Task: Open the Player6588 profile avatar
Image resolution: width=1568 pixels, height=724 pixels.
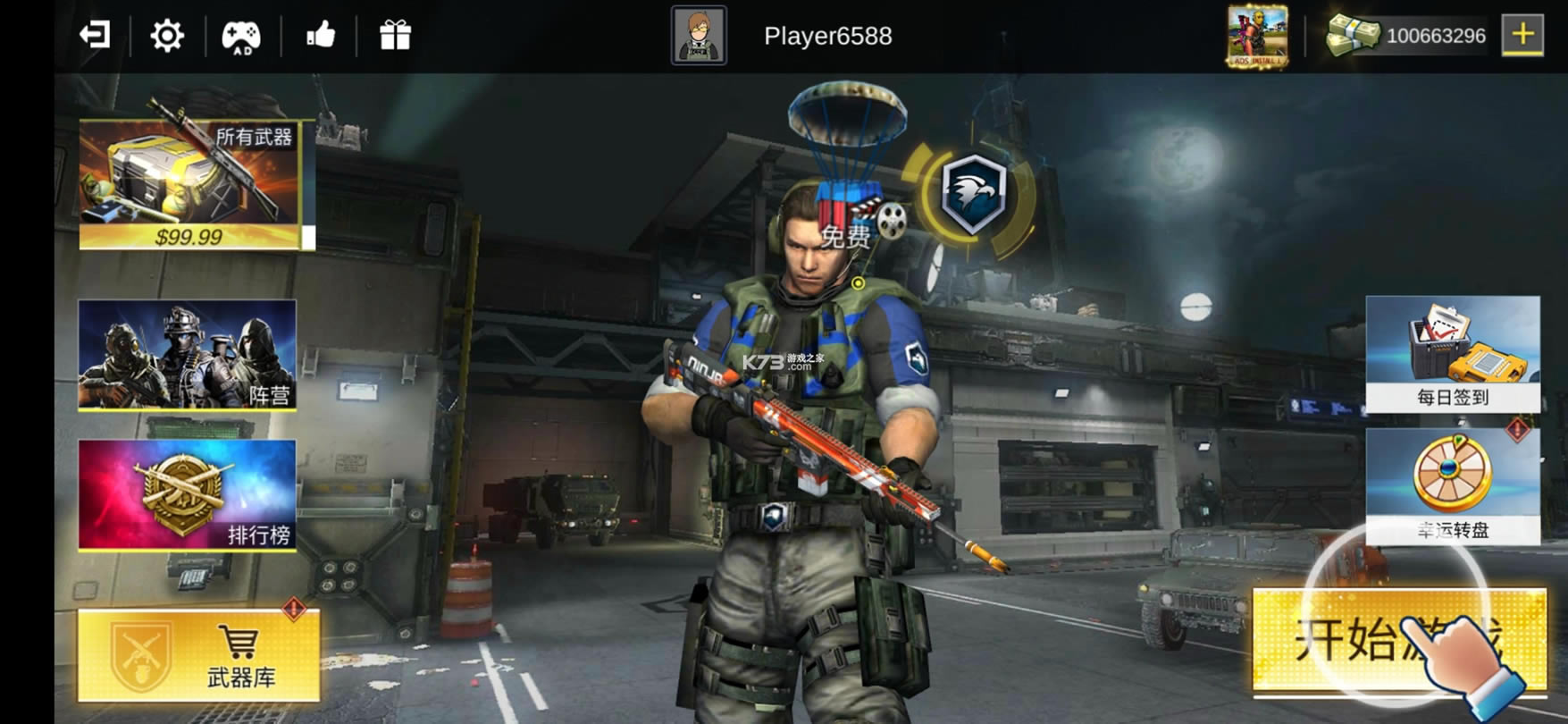Action: tap(699, 36)
